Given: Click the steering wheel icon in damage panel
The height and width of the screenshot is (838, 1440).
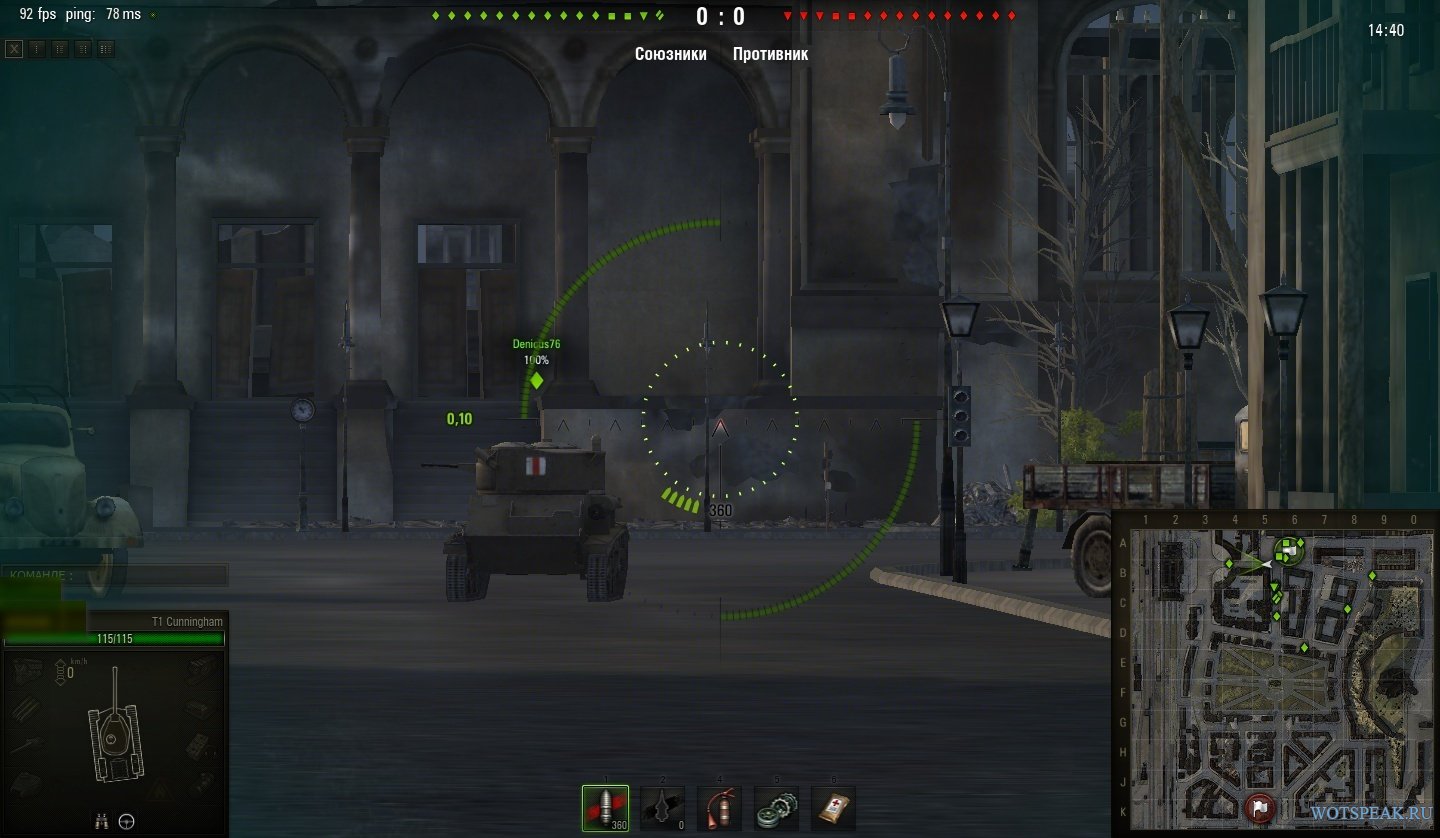Looking at the screenshot, I should click(127, 821).
